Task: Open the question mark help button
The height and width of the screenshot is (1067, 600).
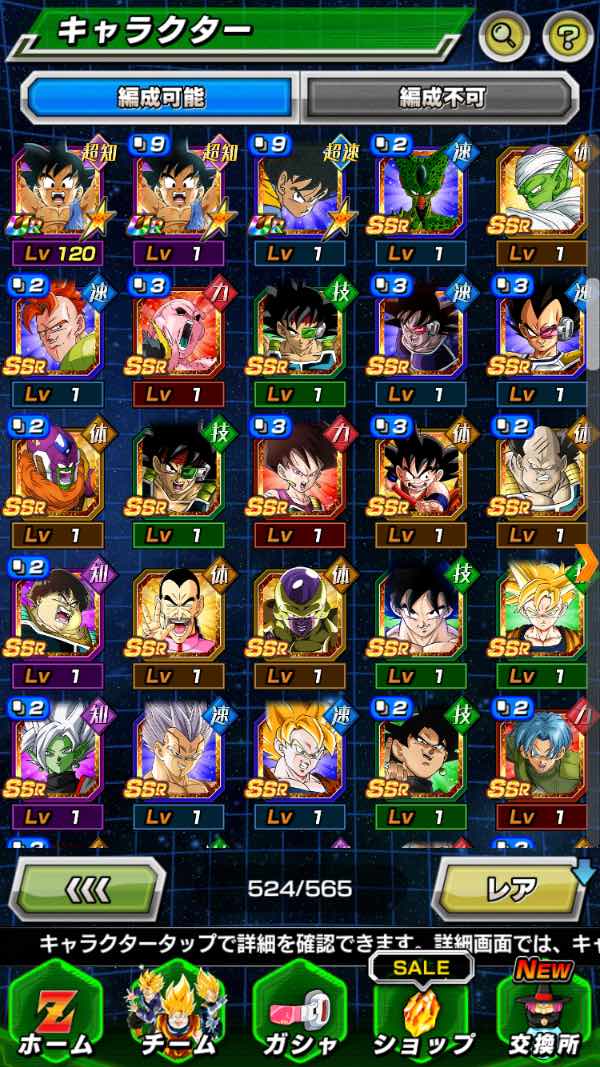Action: click(x=568, y=38)
